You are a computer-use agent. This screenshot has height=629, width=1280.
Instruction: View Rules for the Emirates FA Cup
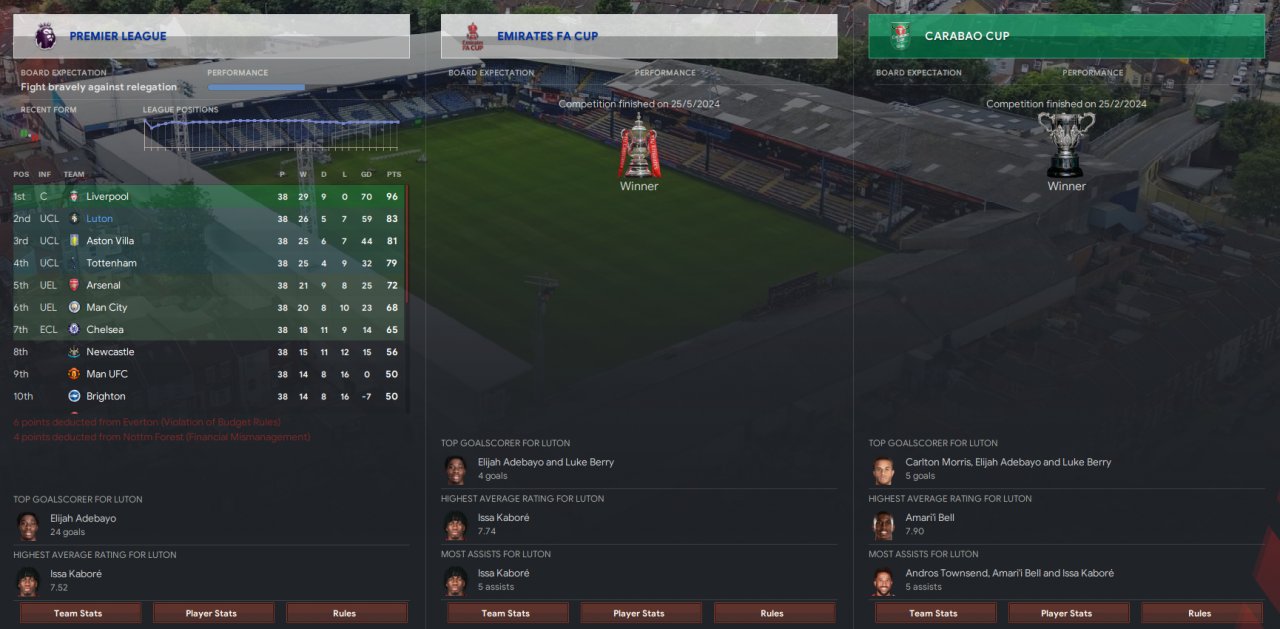(x=773, y=613)
